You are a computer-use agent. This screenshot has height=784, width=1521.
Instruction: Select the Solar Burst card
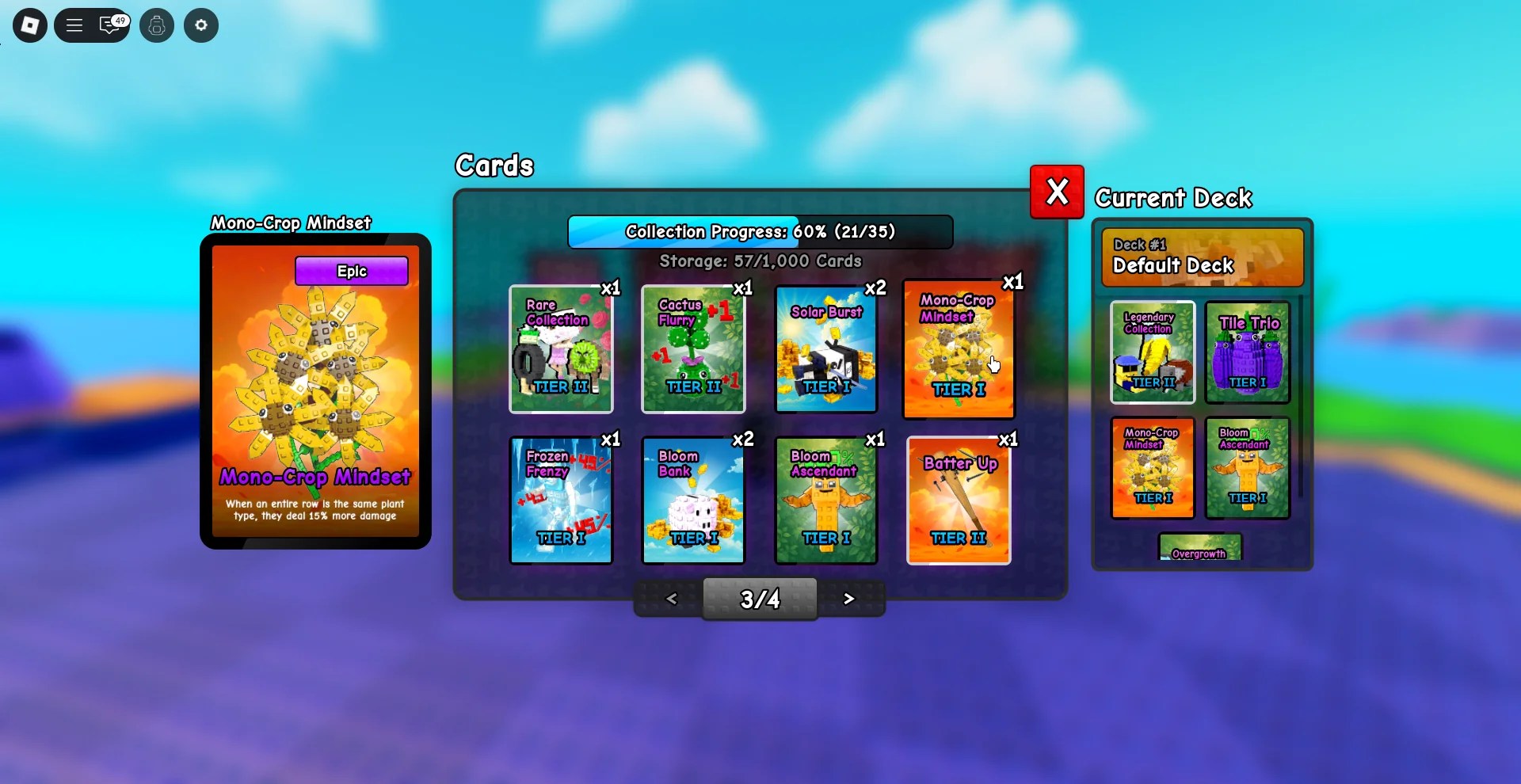pyautogui.click(x=825, y=349)
